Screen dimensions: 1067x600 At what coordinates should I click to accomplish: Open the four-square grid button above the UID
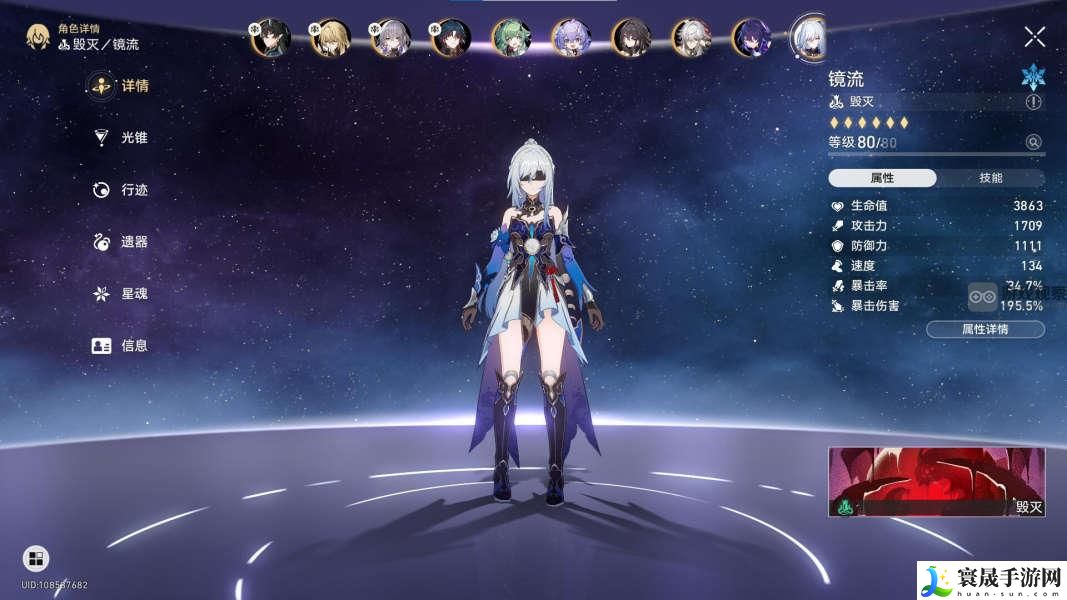[36, 558]
